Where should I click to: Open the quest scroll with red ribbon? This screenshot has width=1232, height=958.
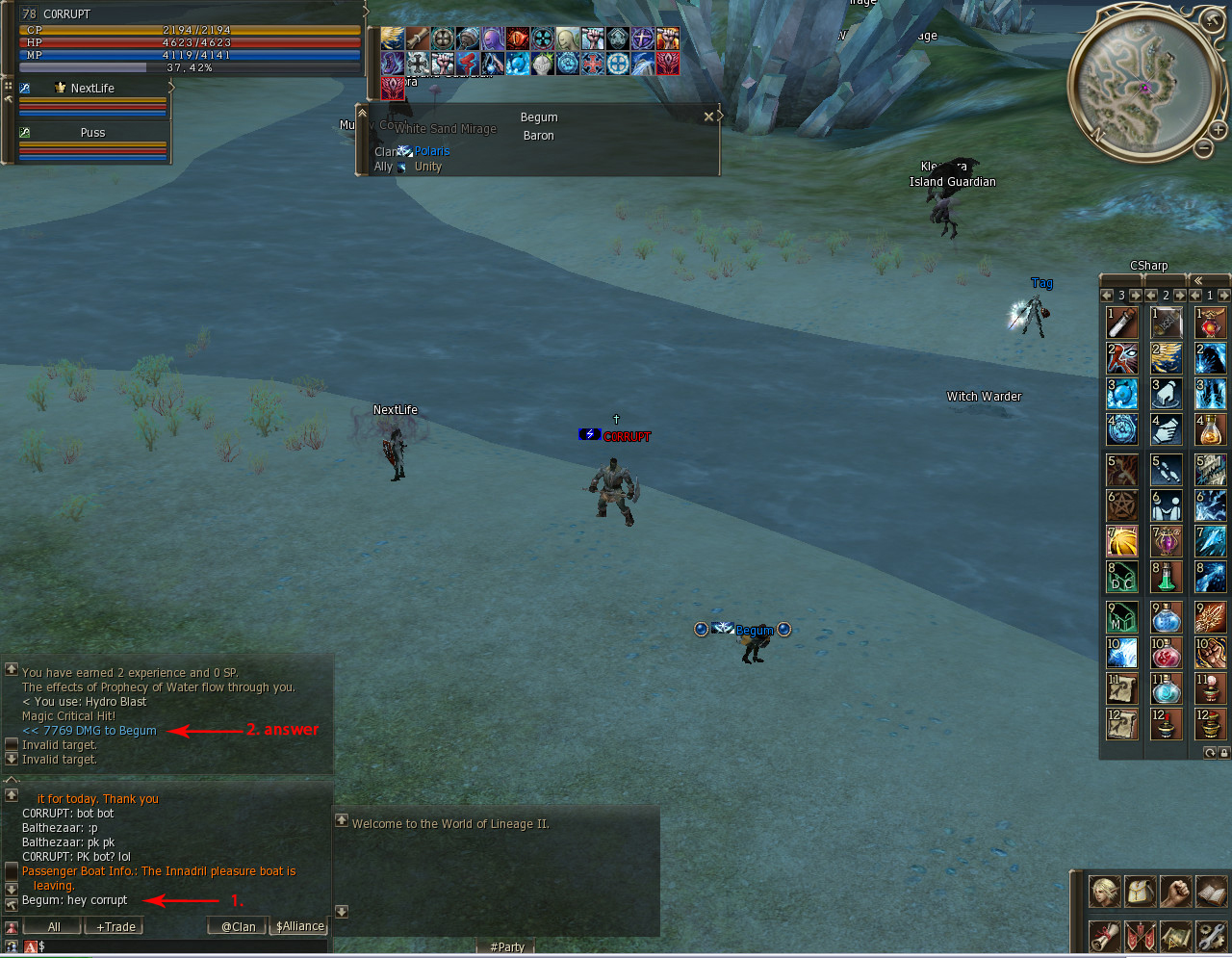pos(1104,936)
